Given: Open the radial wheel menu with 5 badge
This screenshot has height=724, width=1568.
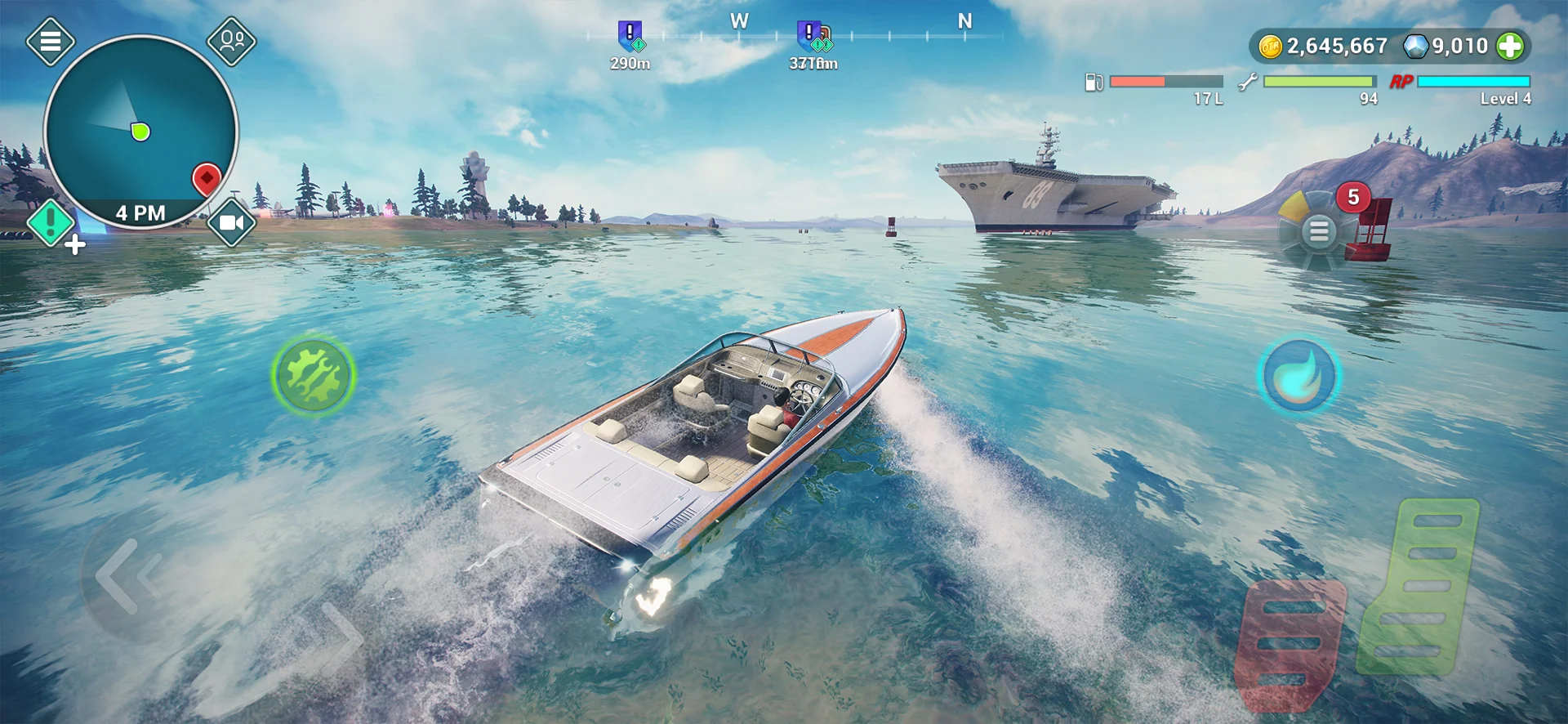Looking at the screenshot, I should pos(1318,231).
